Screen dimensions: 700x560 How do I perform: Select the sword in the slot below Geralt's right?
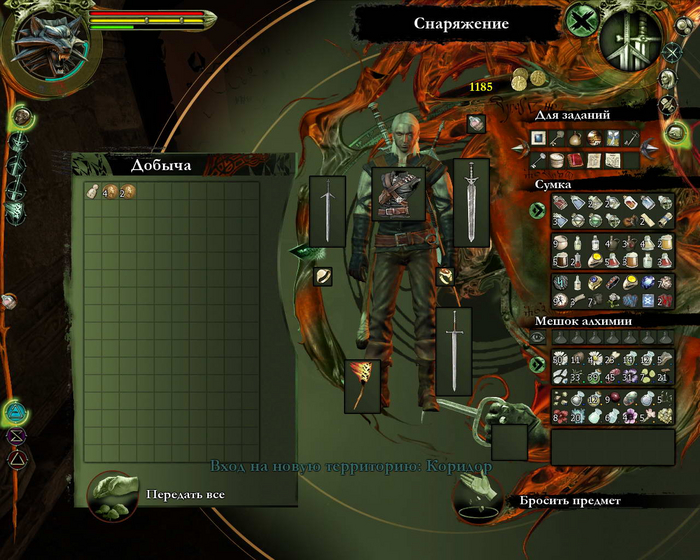[x=453, y=350]
